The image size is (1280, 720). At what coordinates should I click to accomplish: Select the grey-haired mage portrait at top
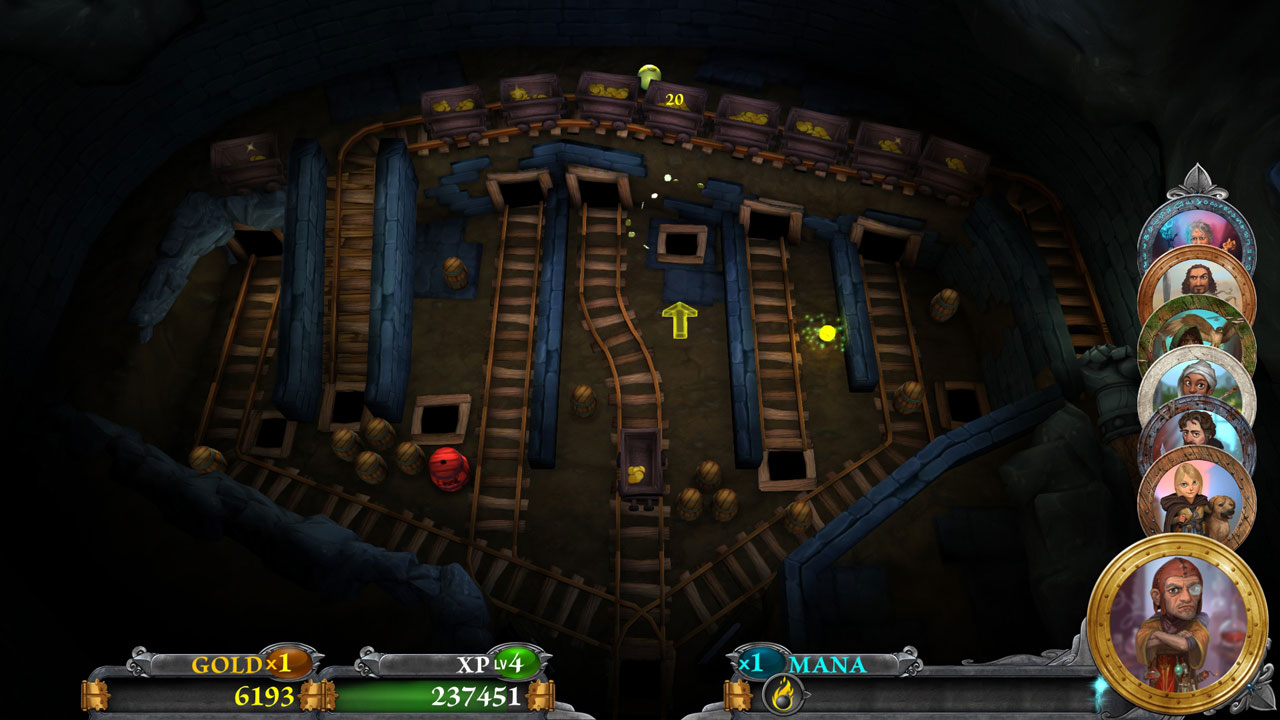click(1198, 232)
